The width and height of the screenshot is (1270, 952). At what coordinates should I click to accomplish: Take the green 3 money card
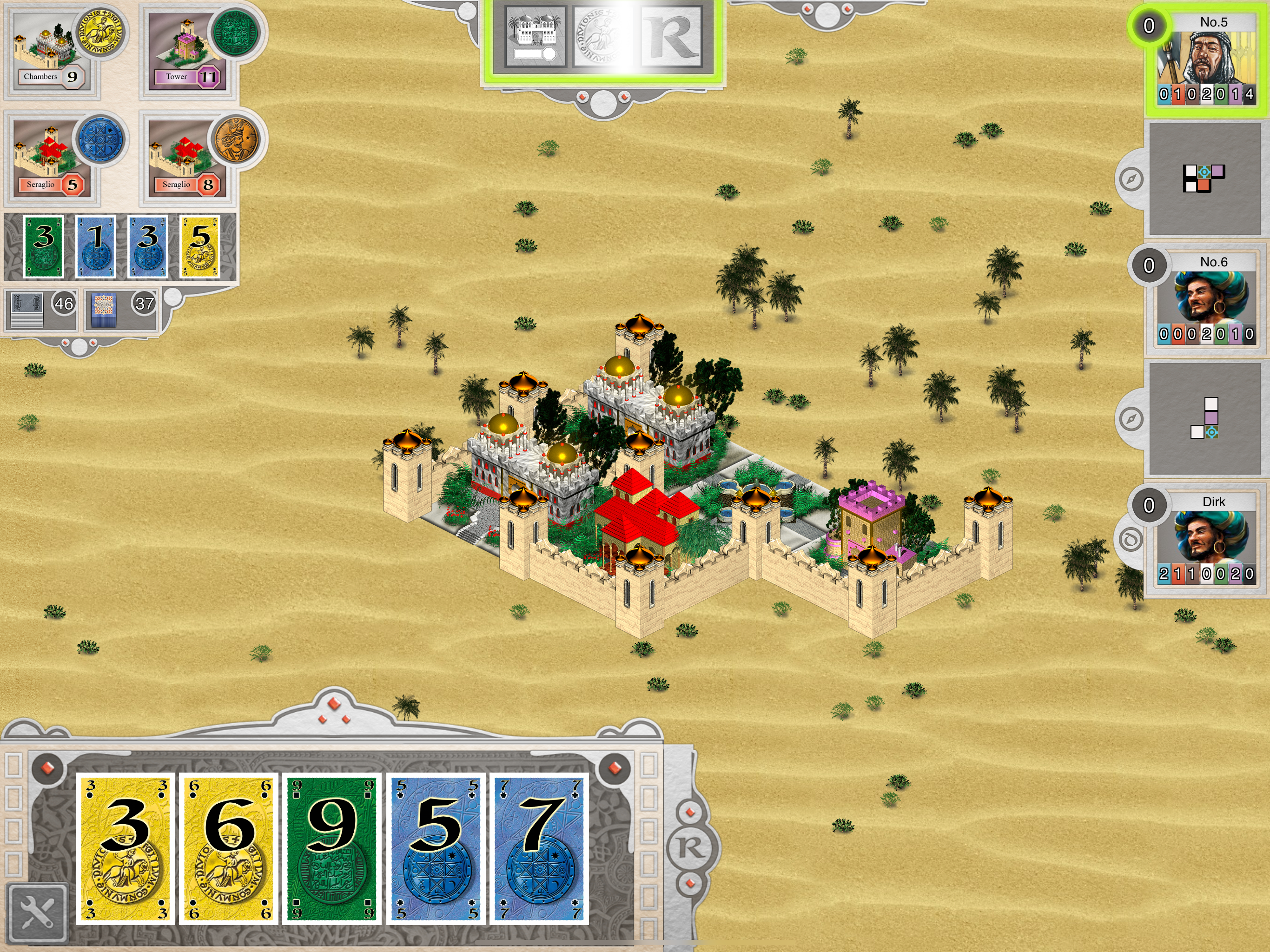pyautogui.click(x=44, y=246)
